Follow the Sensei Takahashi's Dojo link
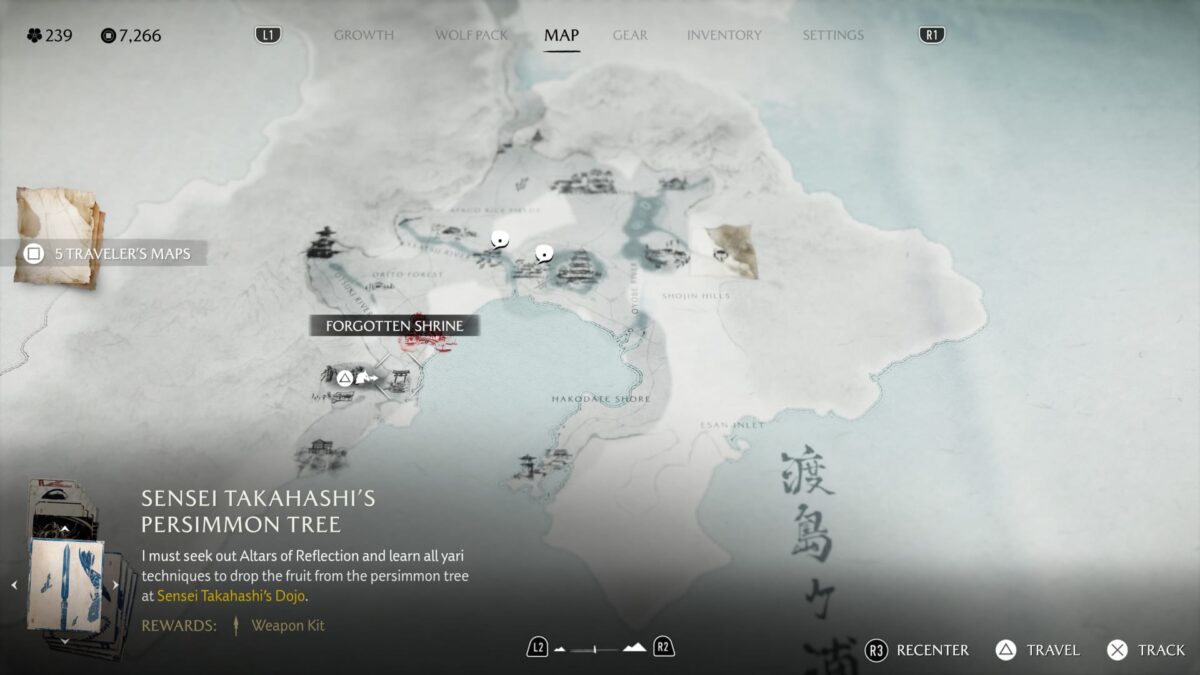Screen dimensions: 1200x675 tap(231, 596)
